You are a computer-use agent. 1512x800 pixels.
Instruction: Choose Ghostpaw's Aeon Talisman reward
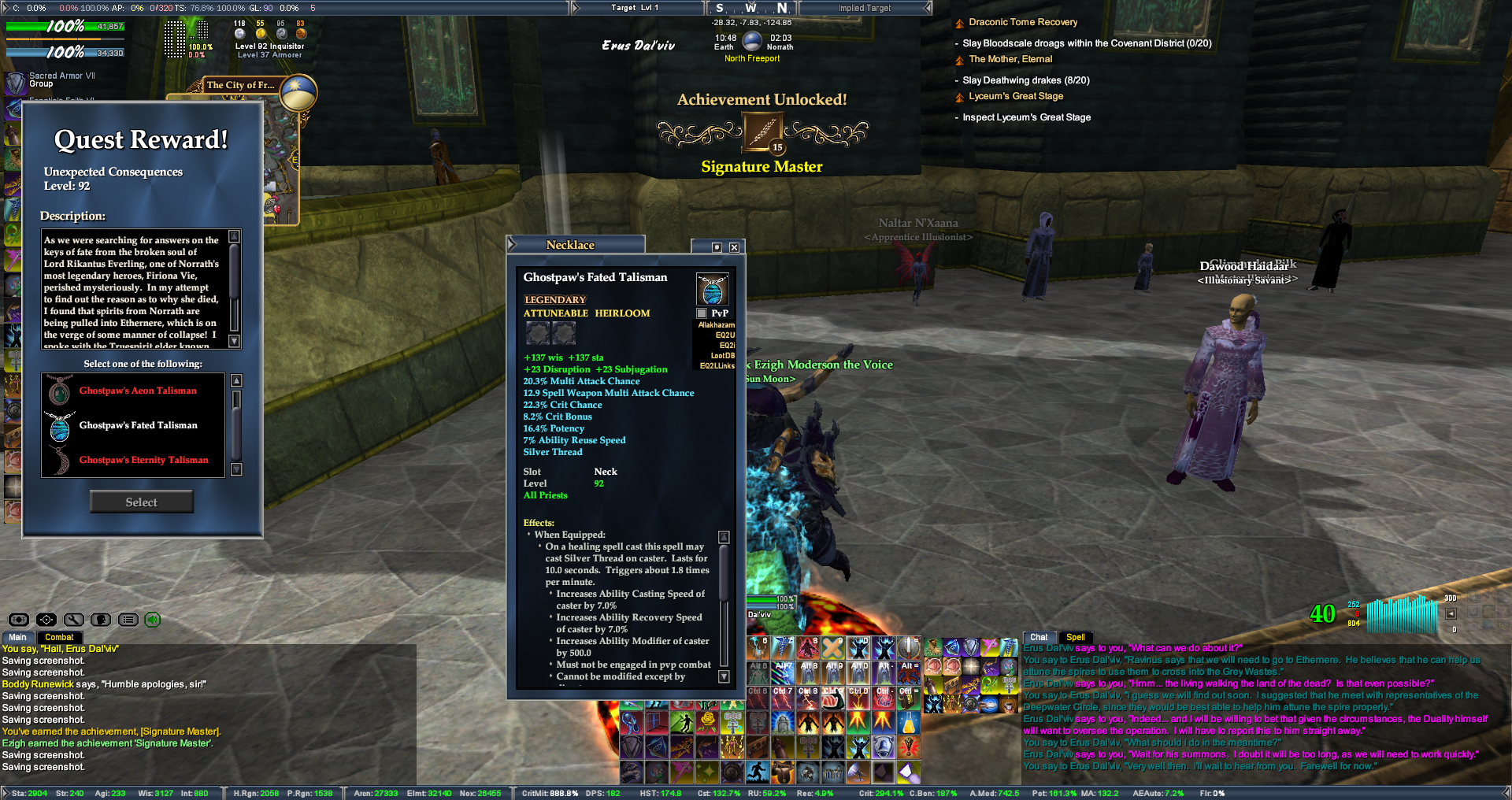tap(138, 391)
